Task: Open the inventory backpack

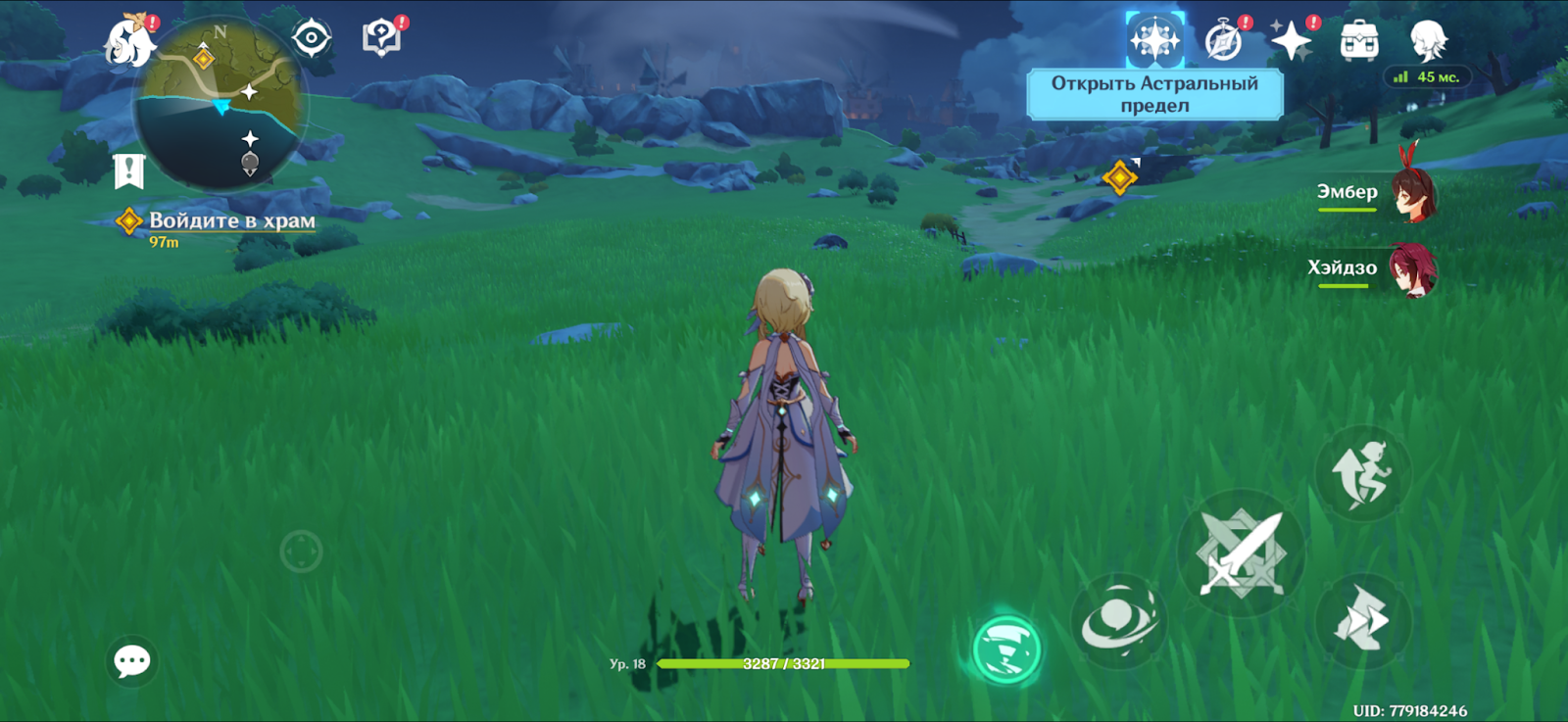Action: click(x=1359, y=41)
